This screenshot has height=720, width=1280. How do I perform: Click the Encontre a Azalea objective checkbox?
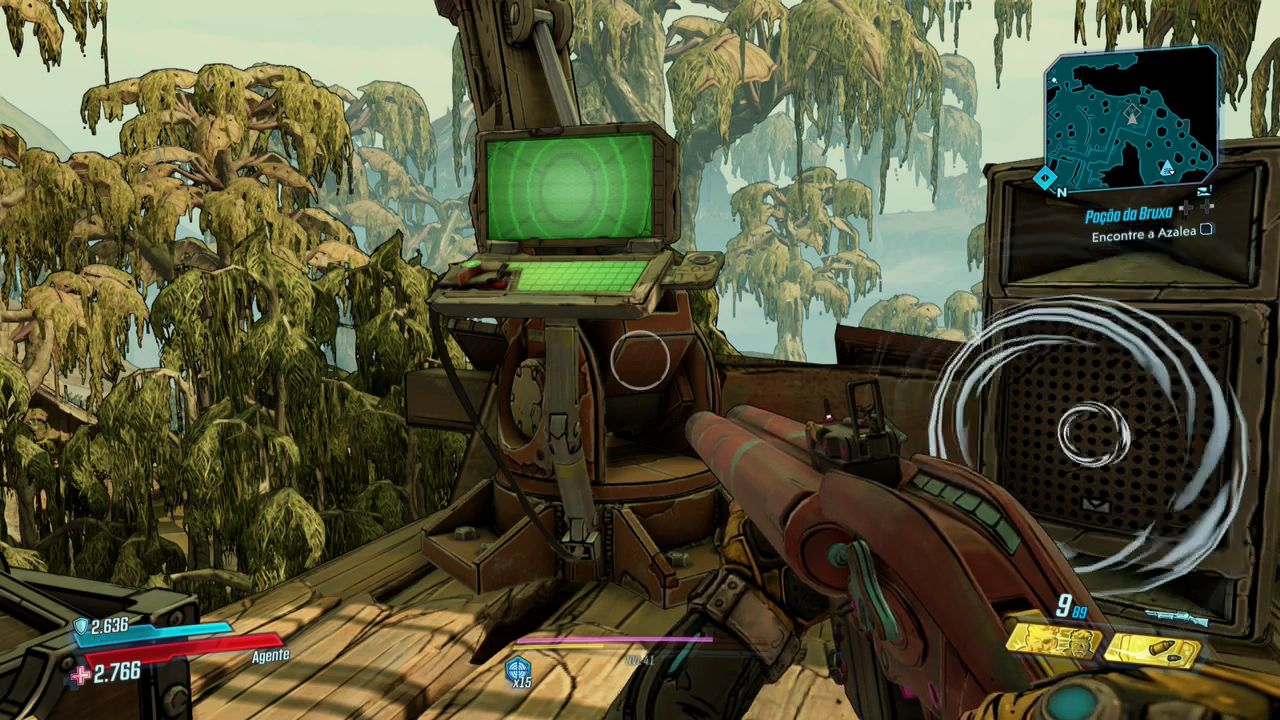1207,231
